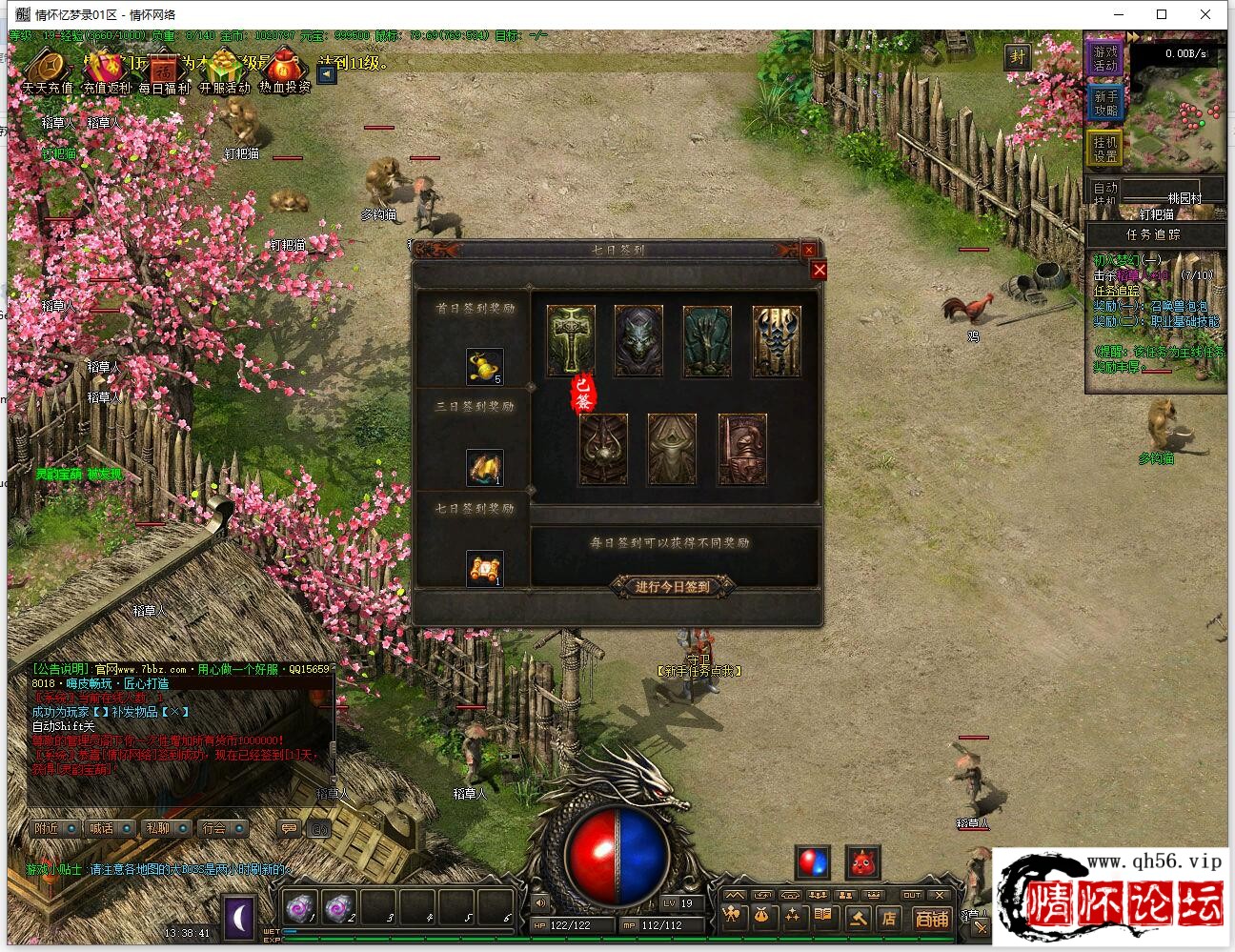
Task: Switch chat channel to 行会
Action: tap(222, 828)
